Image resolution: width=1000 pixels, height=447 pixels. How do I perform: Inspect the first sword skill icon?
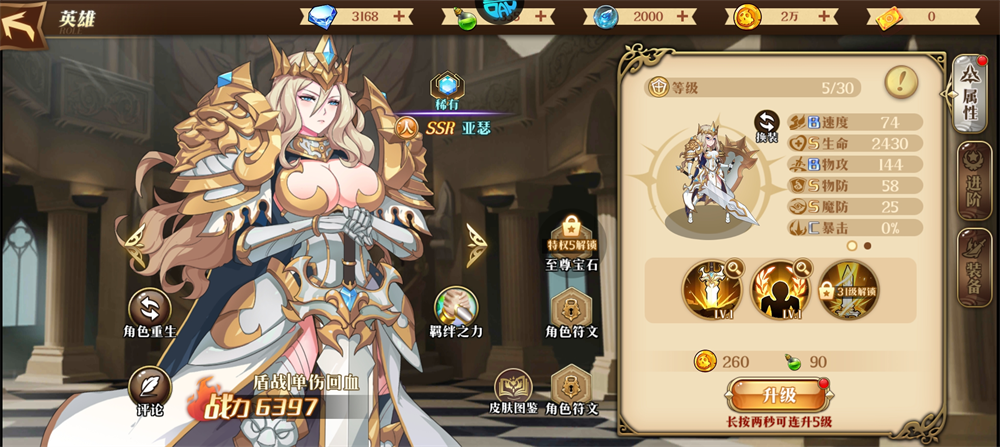click(x=712, y=291)
